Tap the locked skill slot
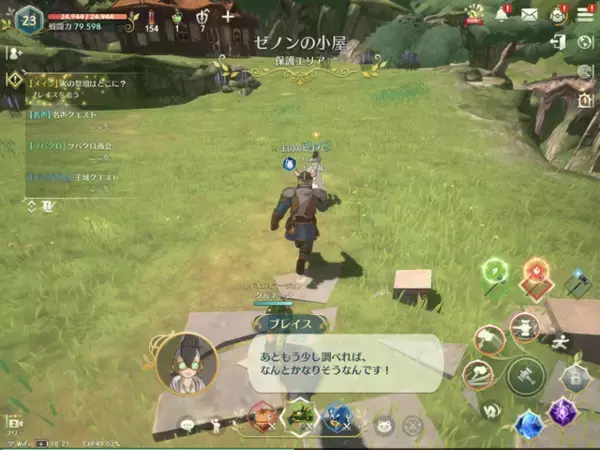Screen dimensions: 600x450 click(574, 378)
